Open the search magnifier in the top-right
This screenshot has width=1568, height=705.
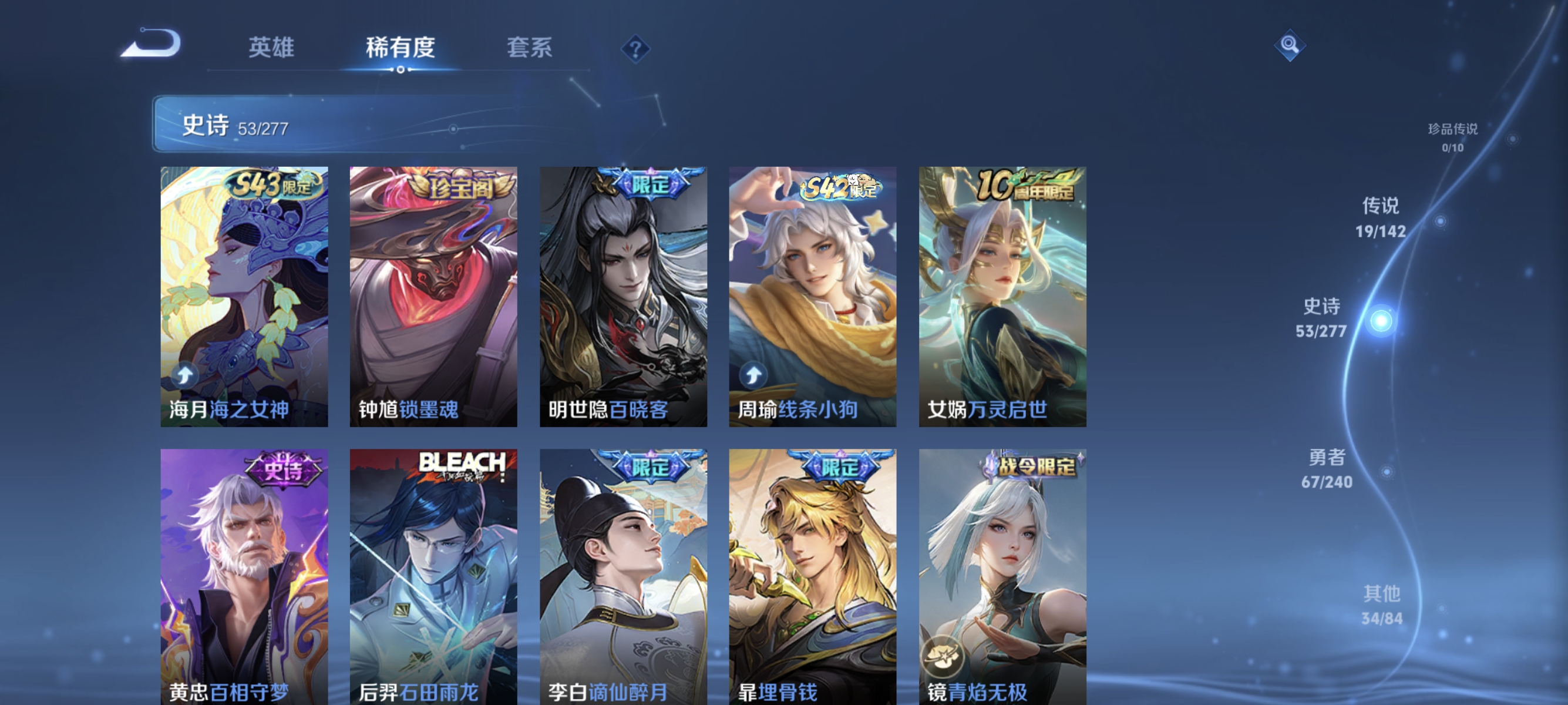click(1291, 46)
